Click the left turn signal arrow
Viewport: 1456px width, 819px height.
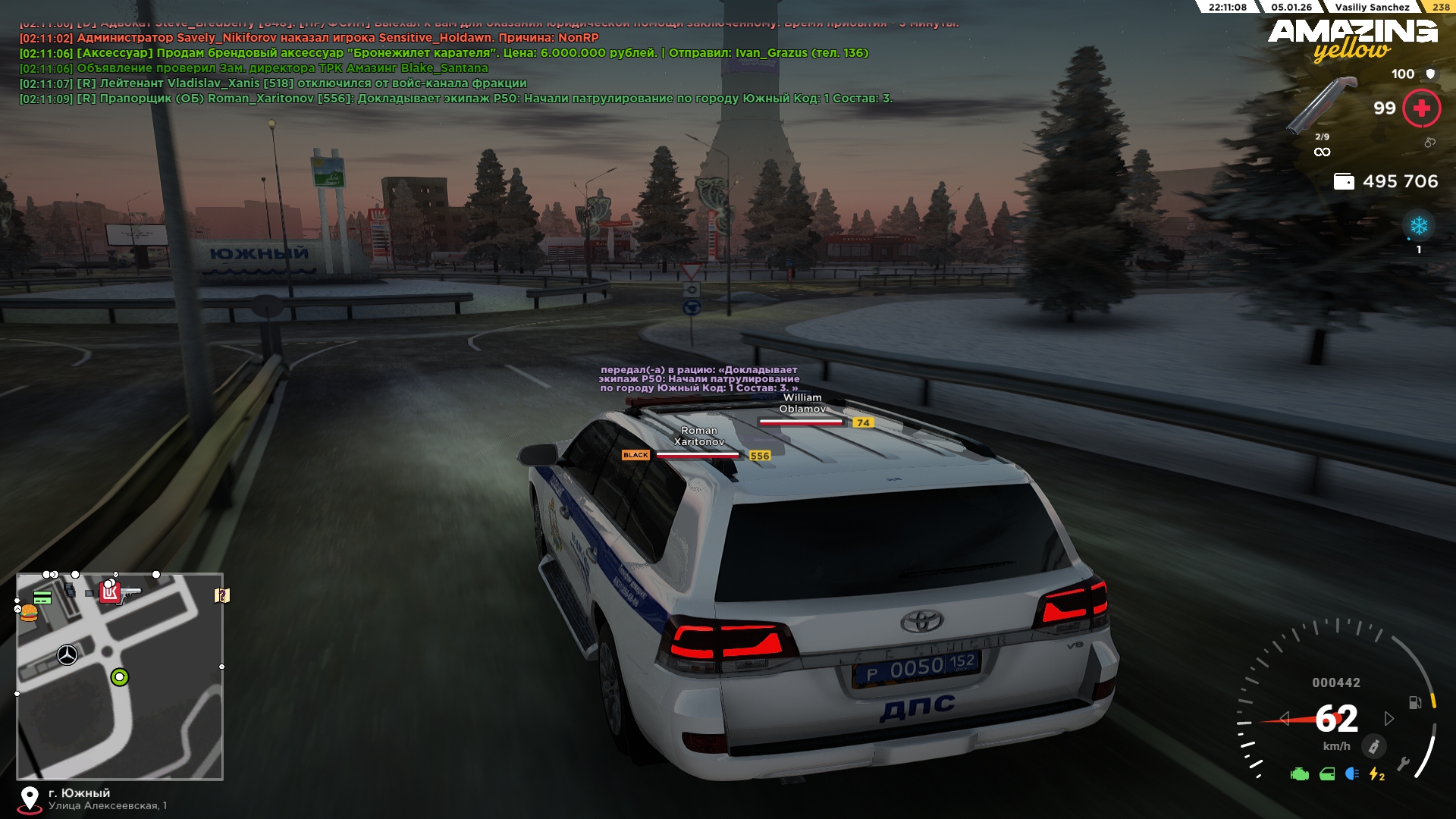tap(1285, 718)
